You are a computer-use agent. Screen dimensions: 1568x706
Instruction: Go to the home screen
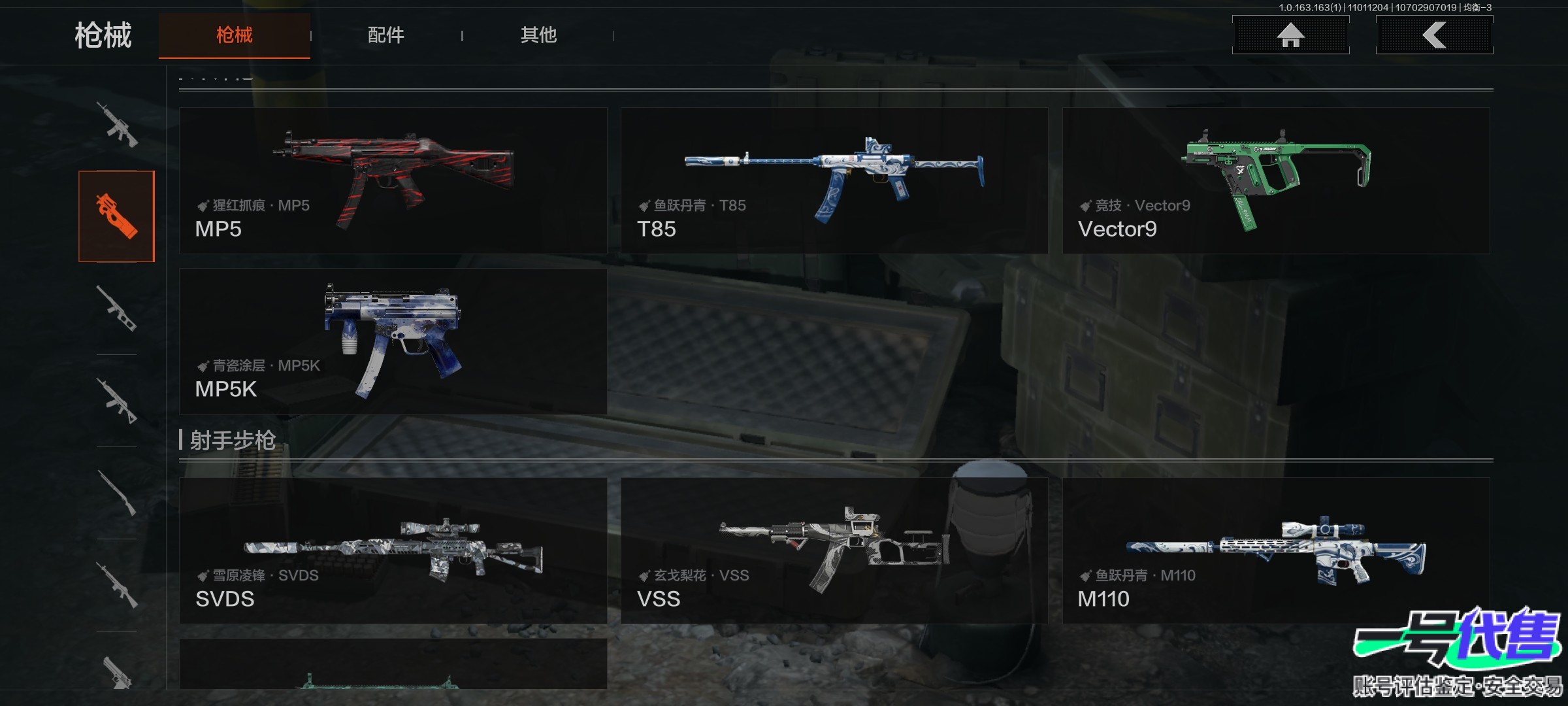point(1290,35)
